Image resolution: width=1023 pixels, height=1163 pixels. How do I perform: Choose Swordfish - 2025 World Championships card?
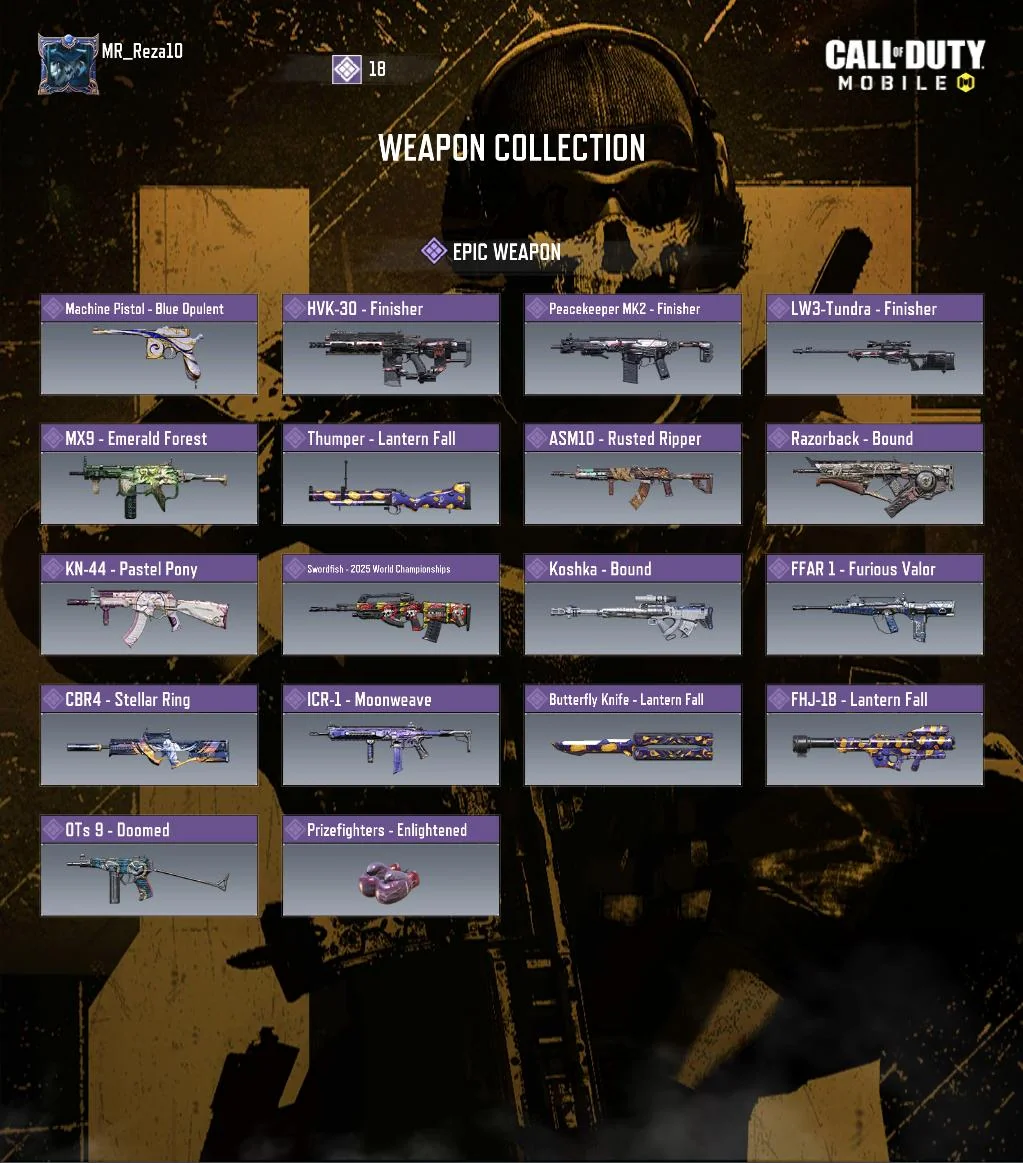[x=391, y=606]
